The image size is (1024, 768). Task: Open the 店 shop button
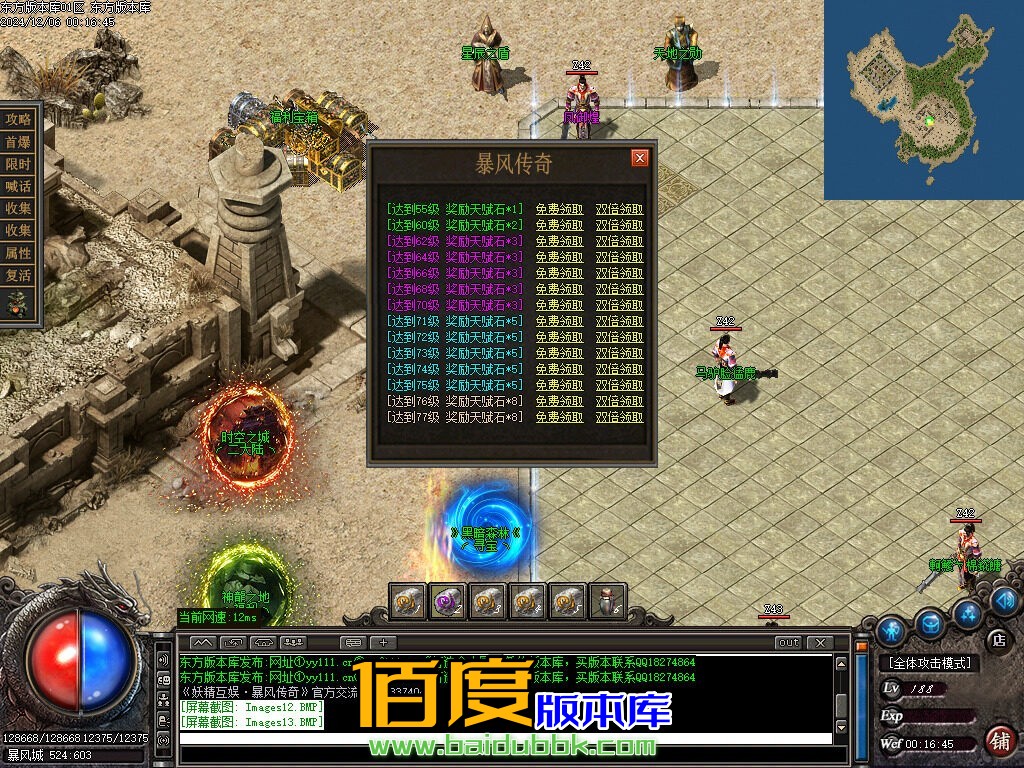(997, 639)
